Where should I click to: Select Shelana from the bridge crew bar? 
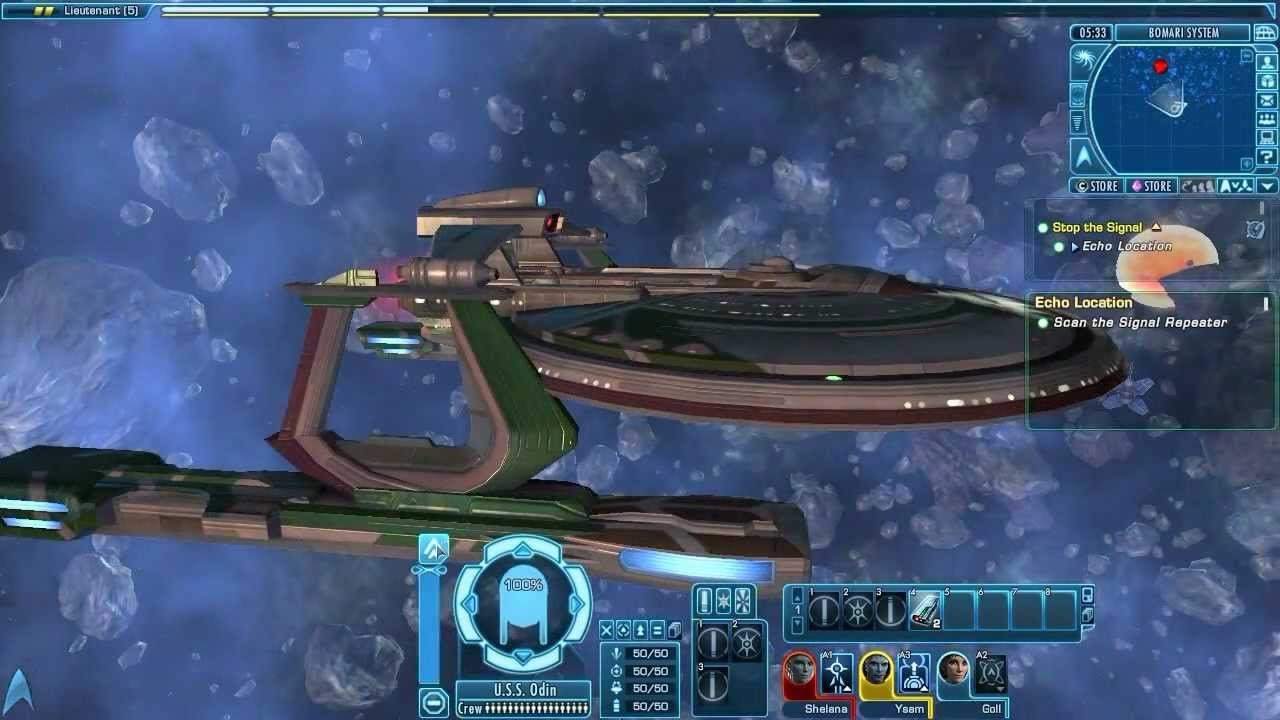coord(798,672)
